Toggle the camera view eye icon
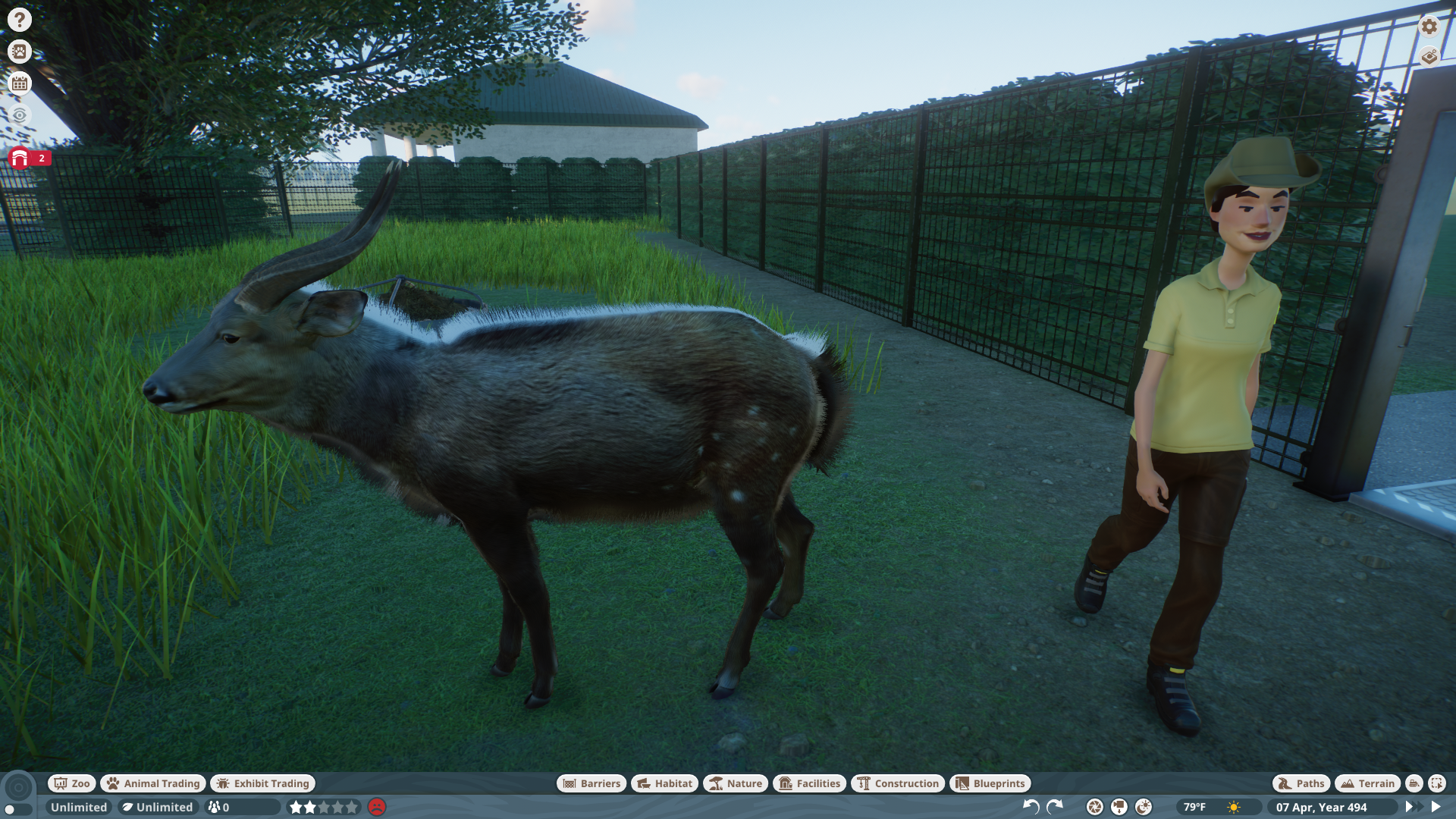Viewport: 1456px width, 819px height. (19, 115)
